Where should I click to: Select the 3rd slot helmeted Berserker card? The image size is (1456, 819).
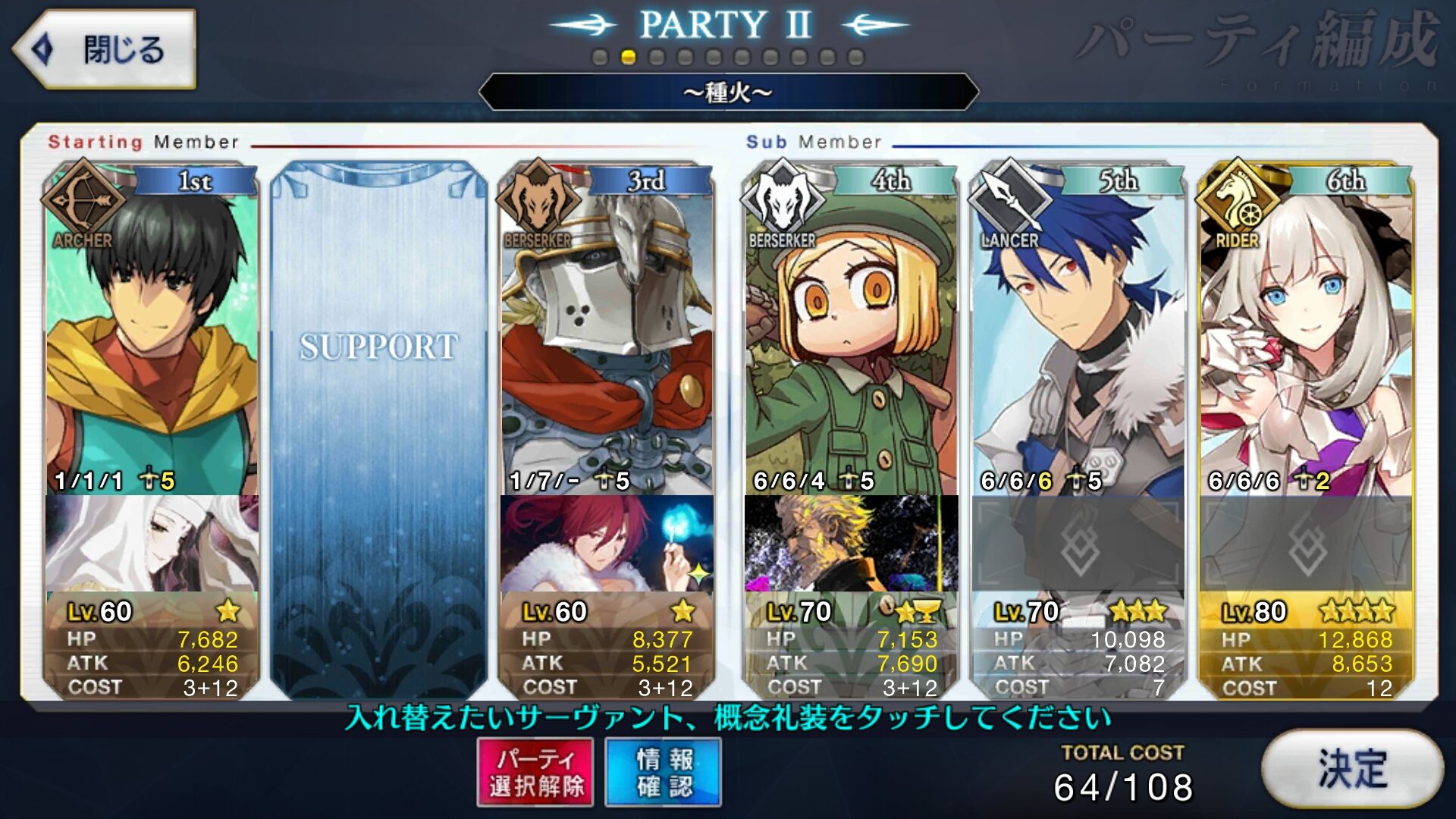pyautogui.click(x=607, y=334)
